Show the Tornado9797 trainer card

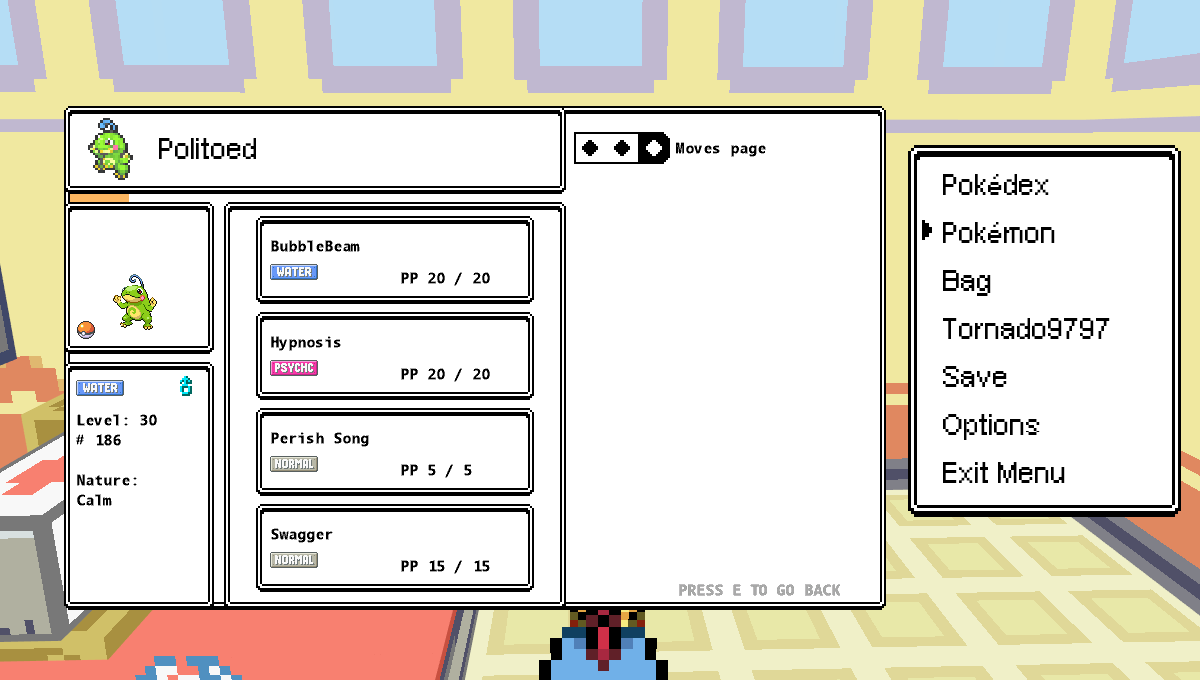point(1025,330)
